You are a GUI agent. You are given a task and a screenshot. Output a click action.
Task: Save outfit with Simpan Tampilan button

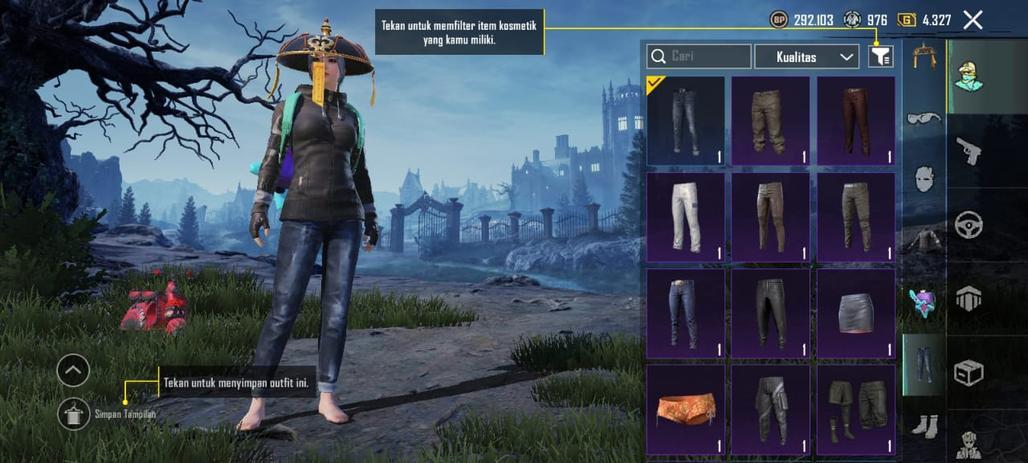coord(74,413)
